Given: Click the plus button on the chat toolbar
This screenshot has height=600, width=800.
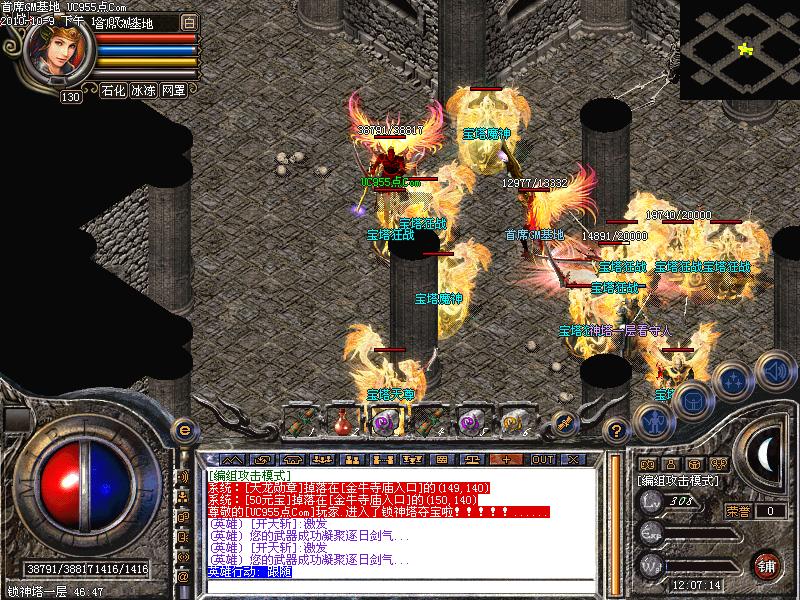Looking at the screenshot, I should [507, 459].
